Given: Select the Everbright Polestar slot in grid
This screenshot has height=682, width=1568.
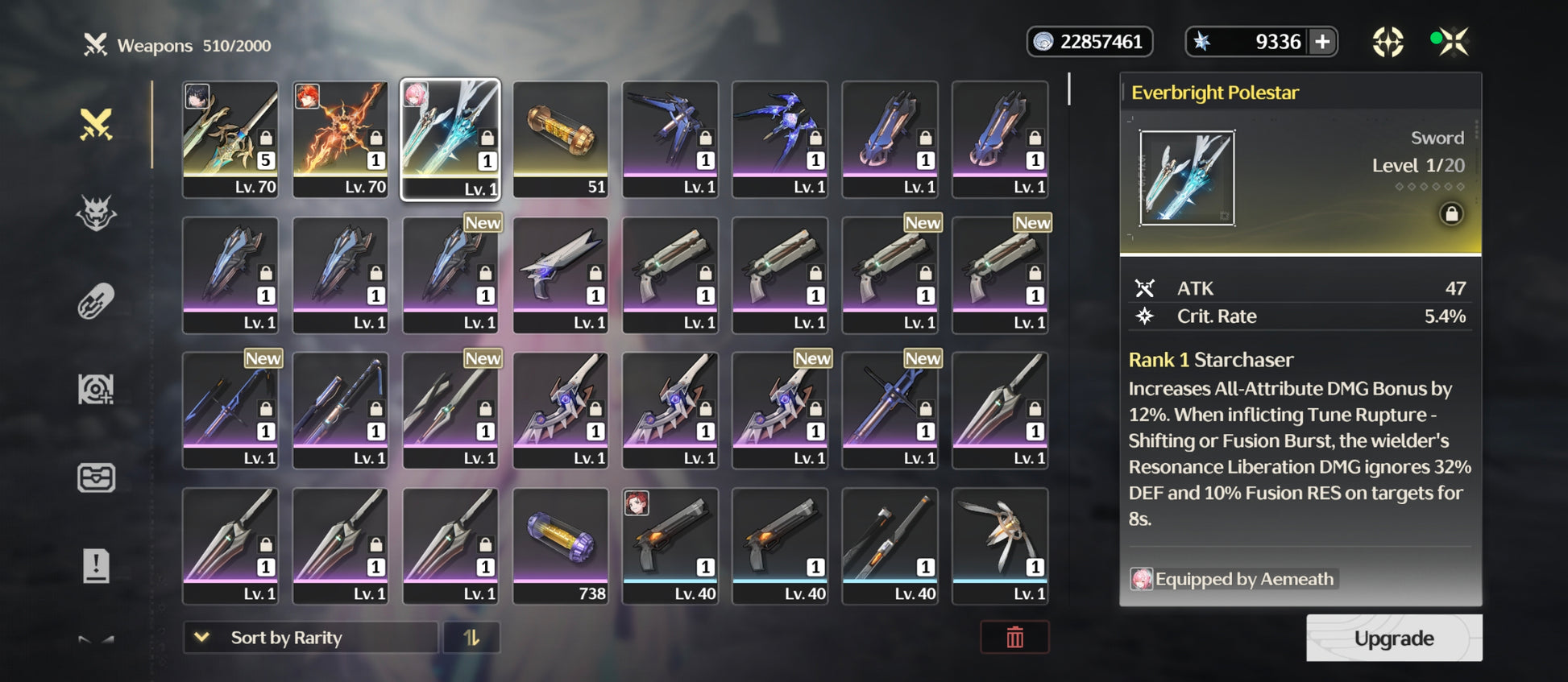Looking at the screenshot, I should click(450, 138).
